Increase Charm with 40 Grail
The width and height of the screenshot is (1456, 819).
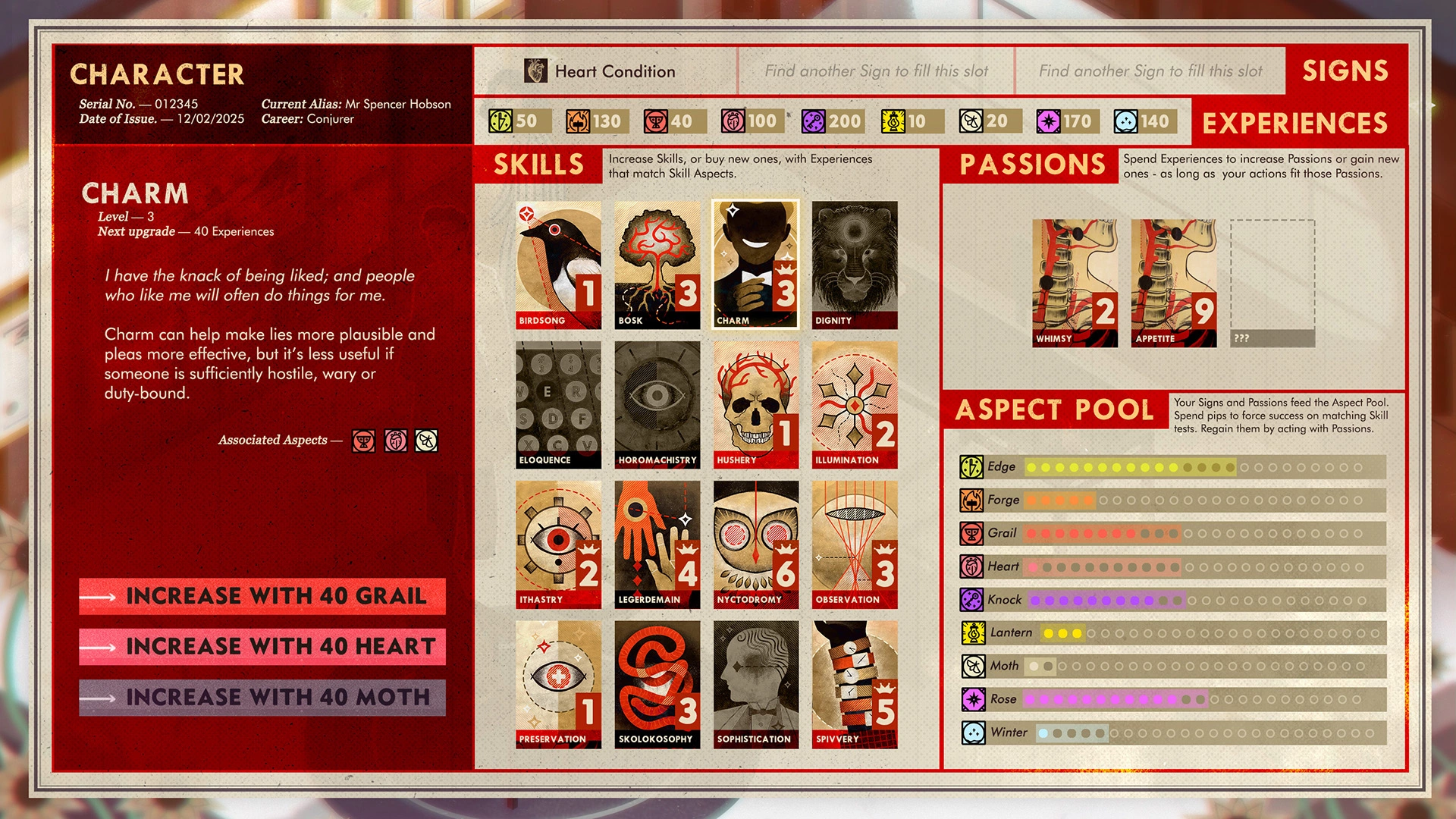click(x=262, y=596)
